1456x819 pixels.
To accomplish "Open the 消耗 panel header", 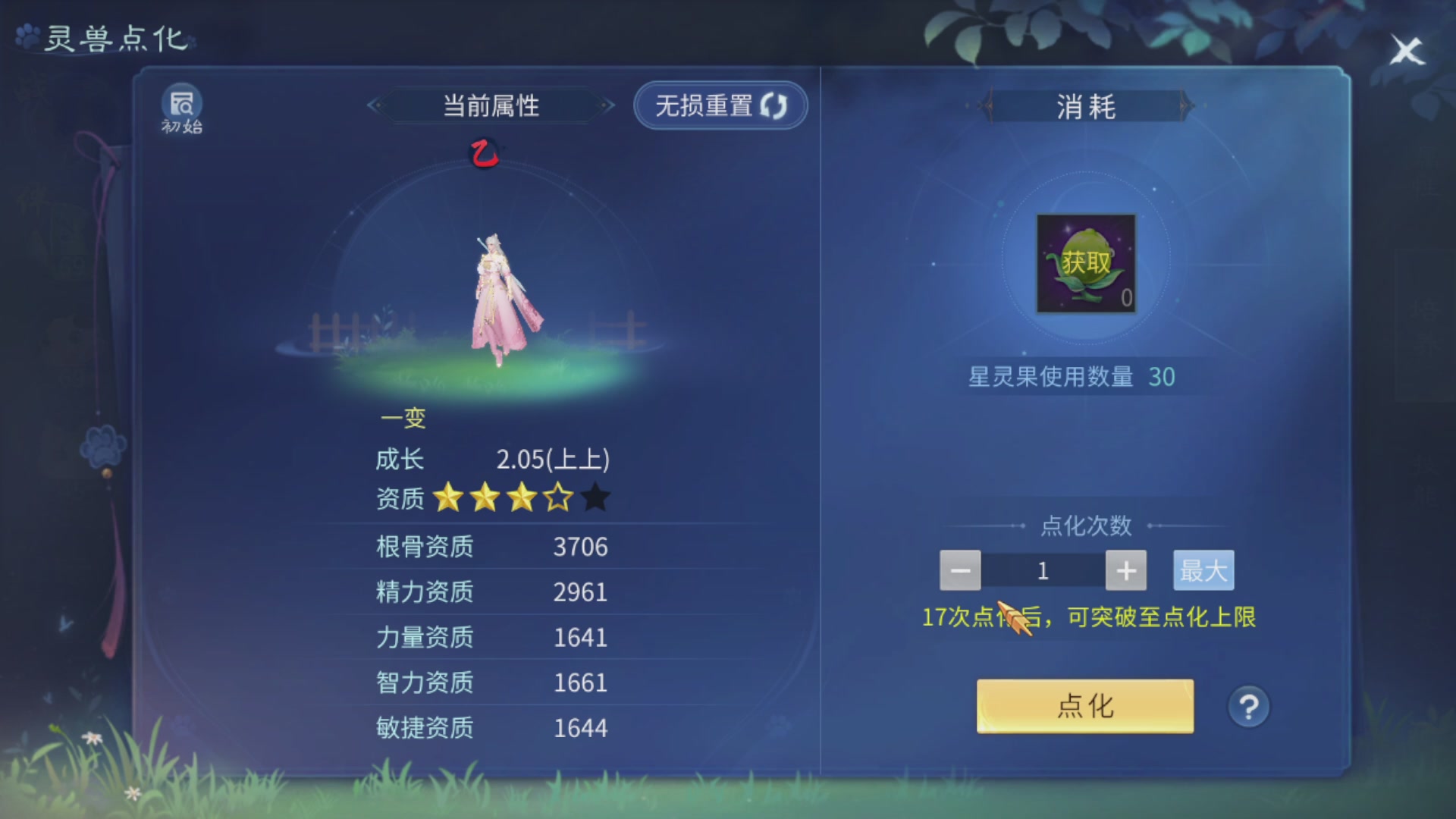I will 1086,107.
